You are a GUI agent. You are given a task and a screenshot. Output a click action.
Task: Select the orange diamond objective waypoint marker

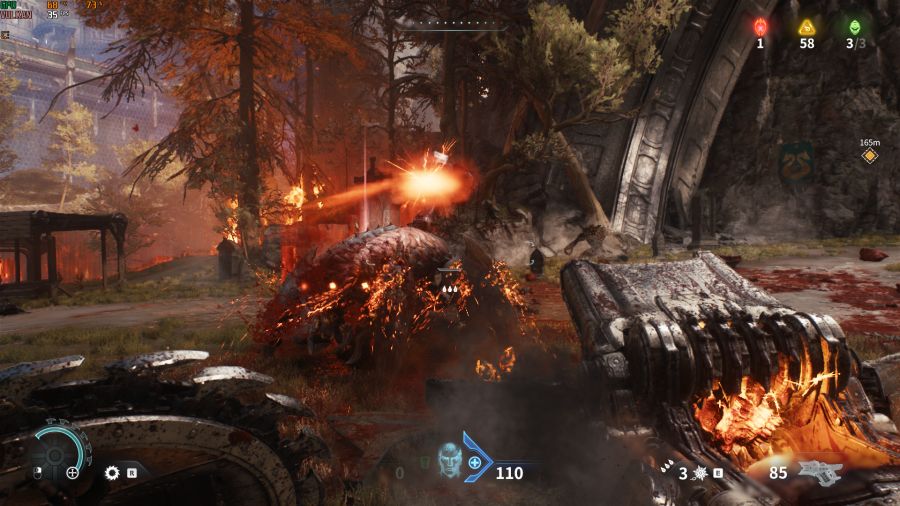coord(869,156)
